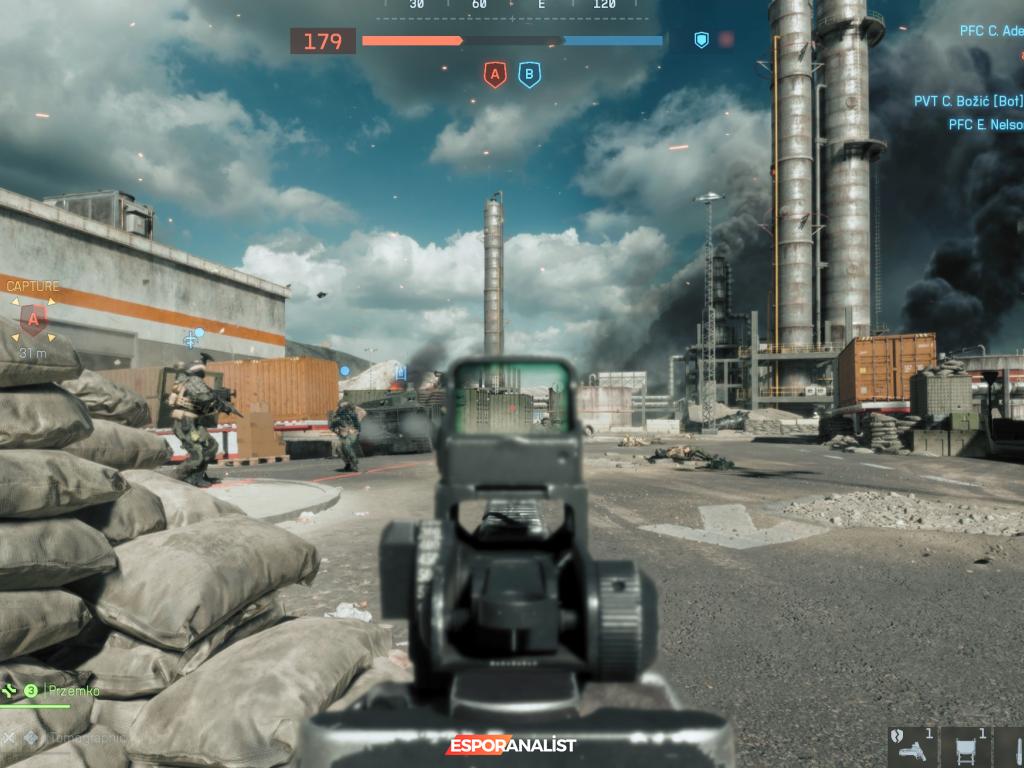Select the red objective A badge
The width and height of the screenshot is (1024, 768).
click(494, 74)
